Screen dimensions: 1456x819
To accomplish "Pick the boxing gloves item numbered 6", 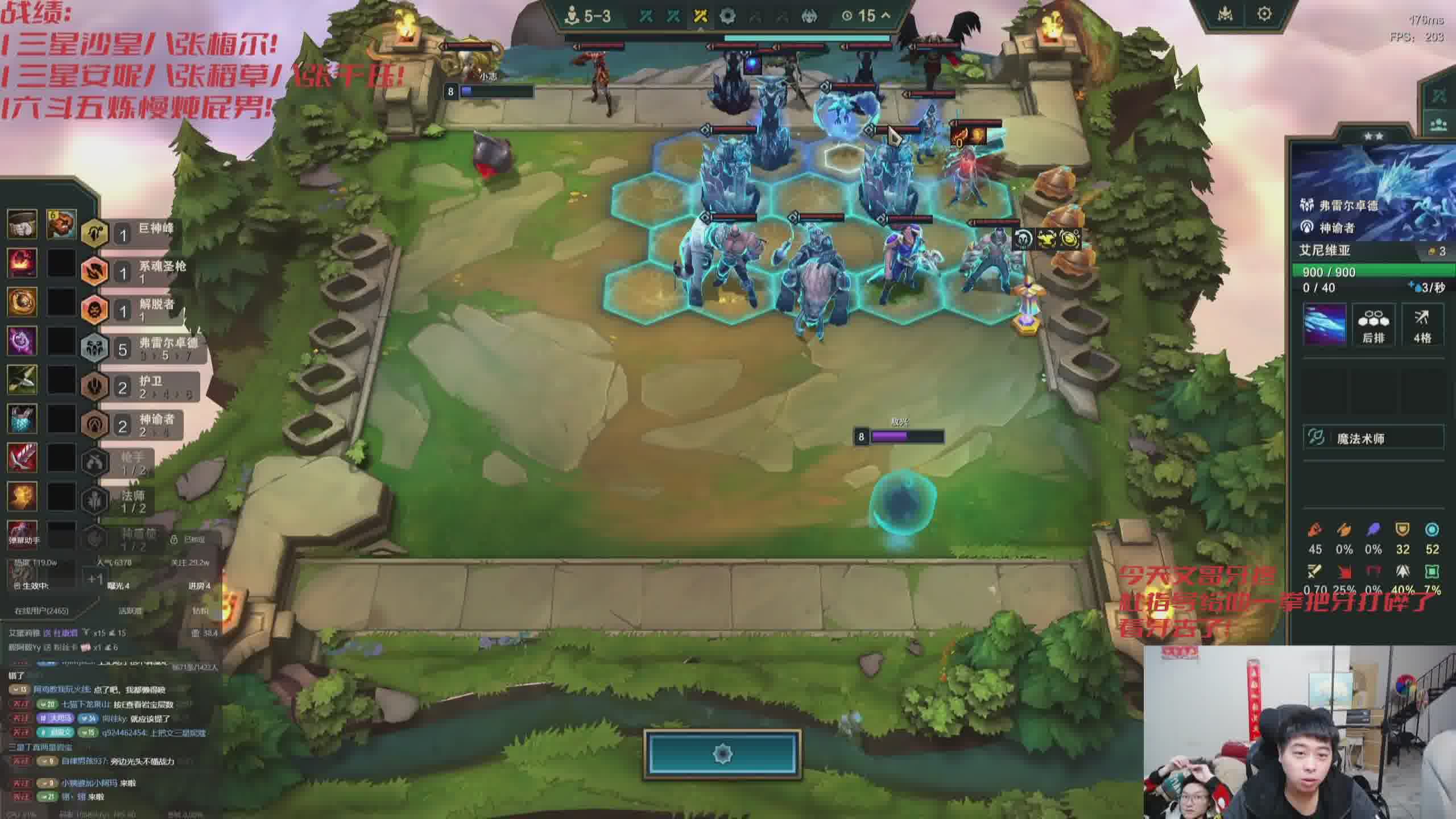I will point(61,224).
